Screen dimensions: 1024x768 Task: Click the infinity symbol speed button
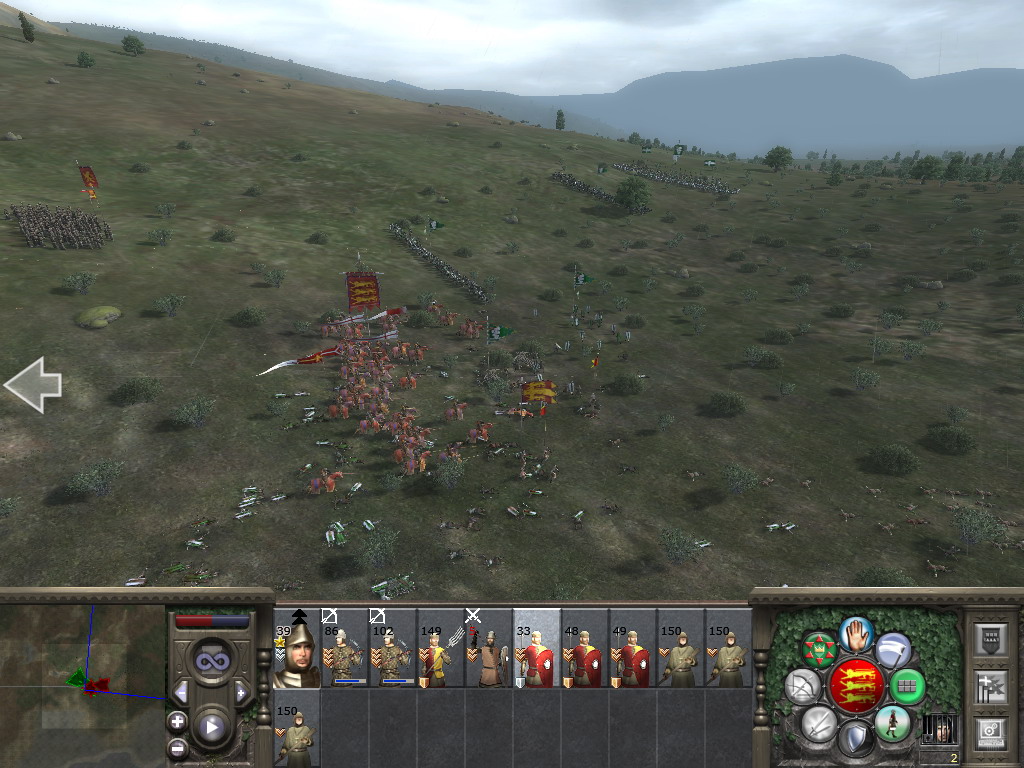211,660
